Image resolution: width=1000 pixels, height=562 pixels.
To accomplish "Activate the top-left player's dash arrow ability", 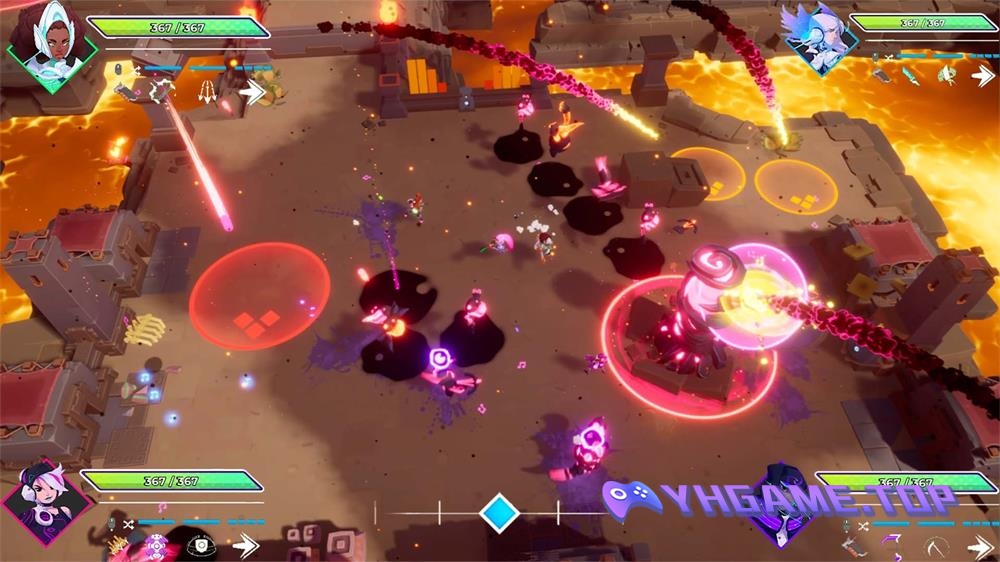I will tap(252, 92).
